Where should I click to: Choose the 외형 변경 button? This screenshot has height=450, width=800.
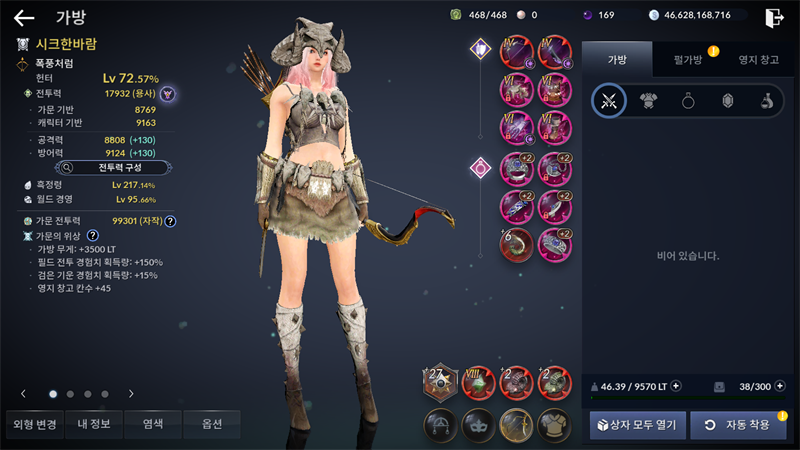point(33,424)
